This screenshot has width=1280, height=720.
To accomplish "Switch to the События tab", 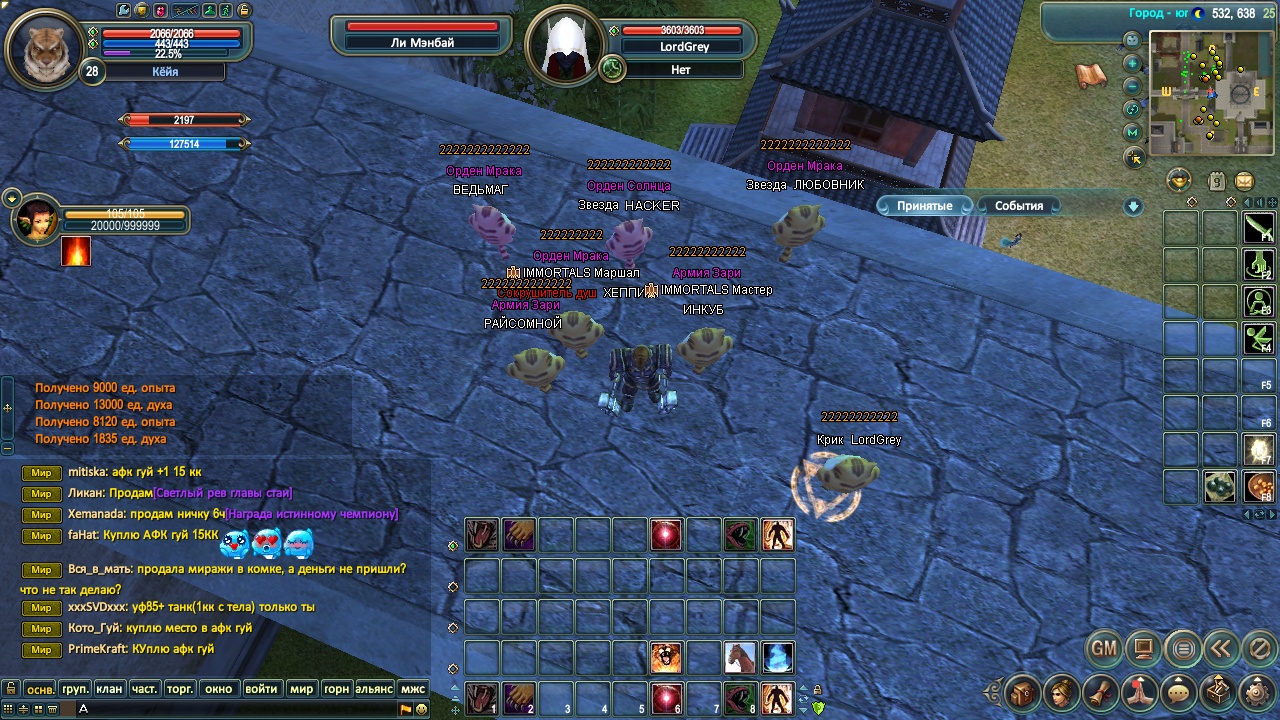I will click(x=1018, y=206).
